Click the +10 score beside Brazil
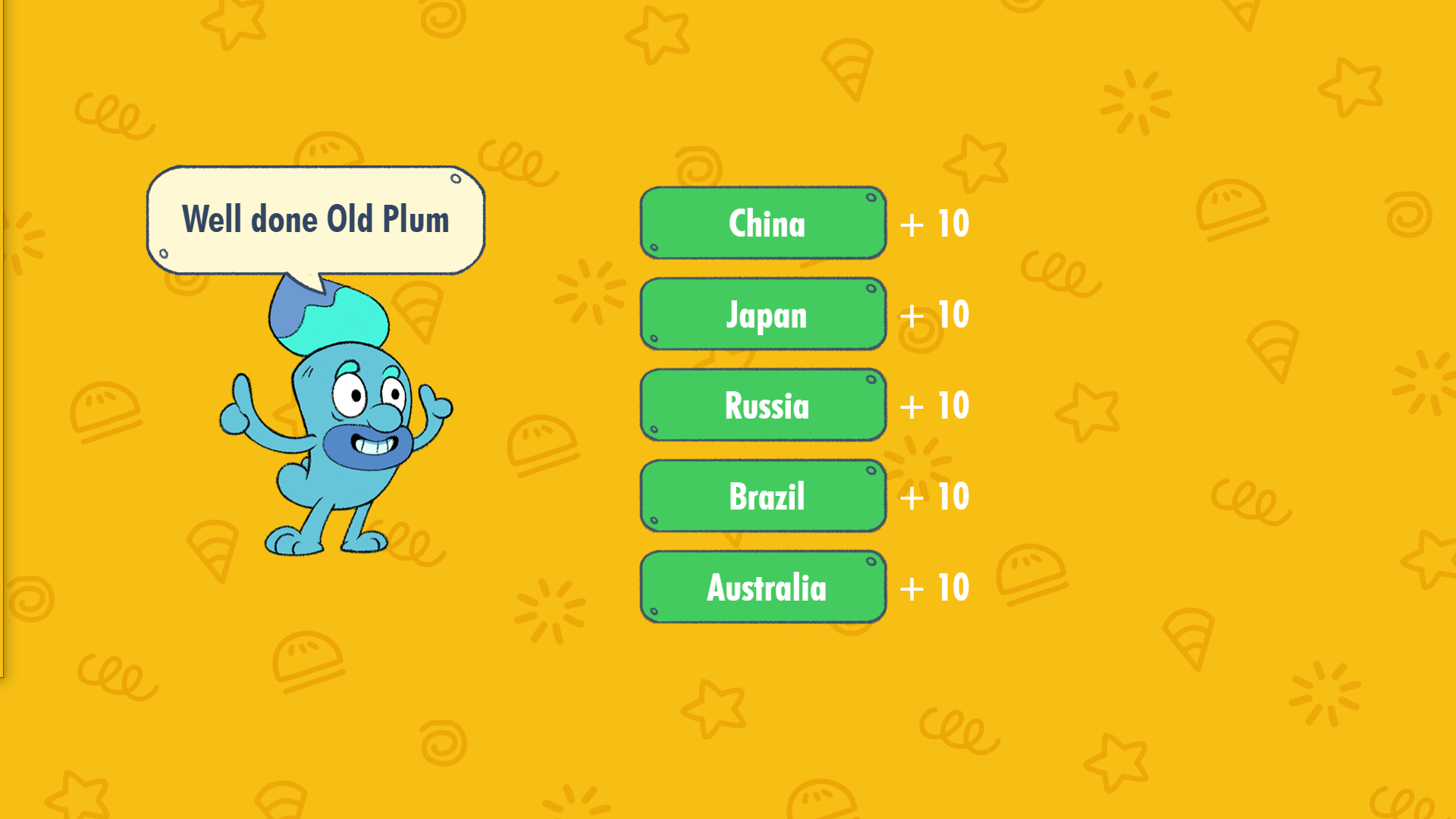 [x=933, y=496]
